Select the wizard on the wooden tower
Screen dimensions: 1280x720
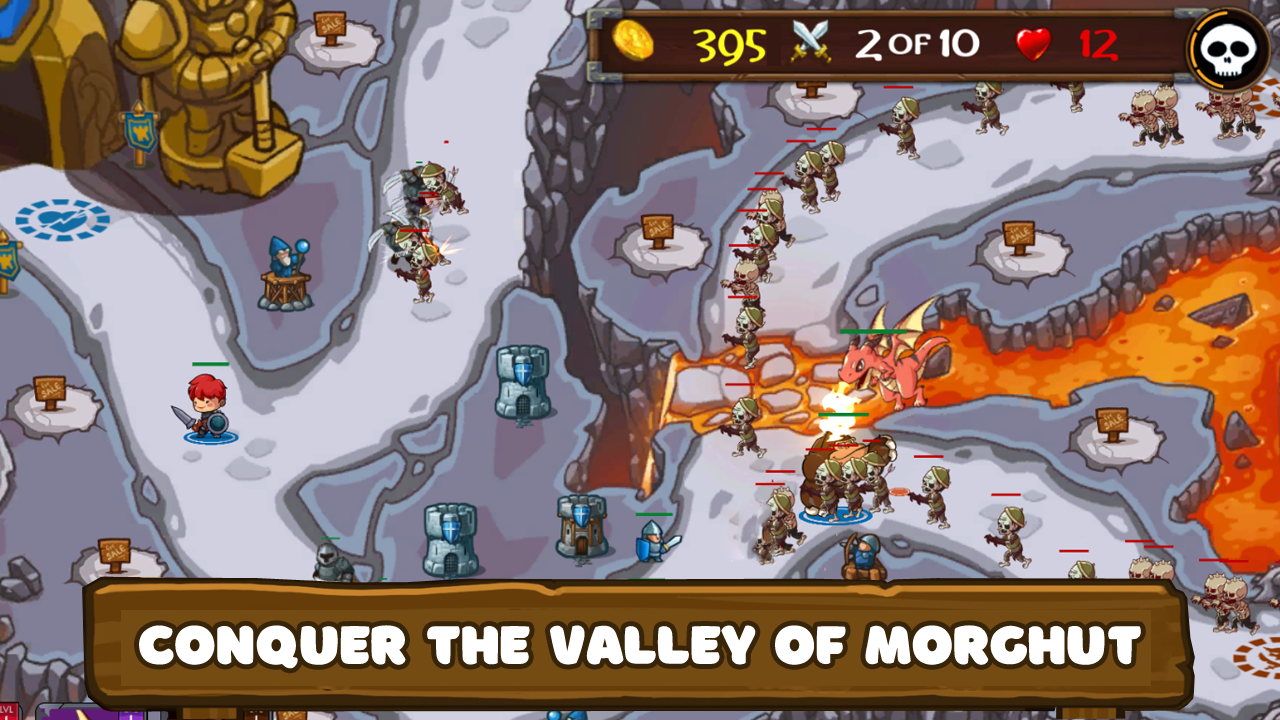click(x=285, y=255)
